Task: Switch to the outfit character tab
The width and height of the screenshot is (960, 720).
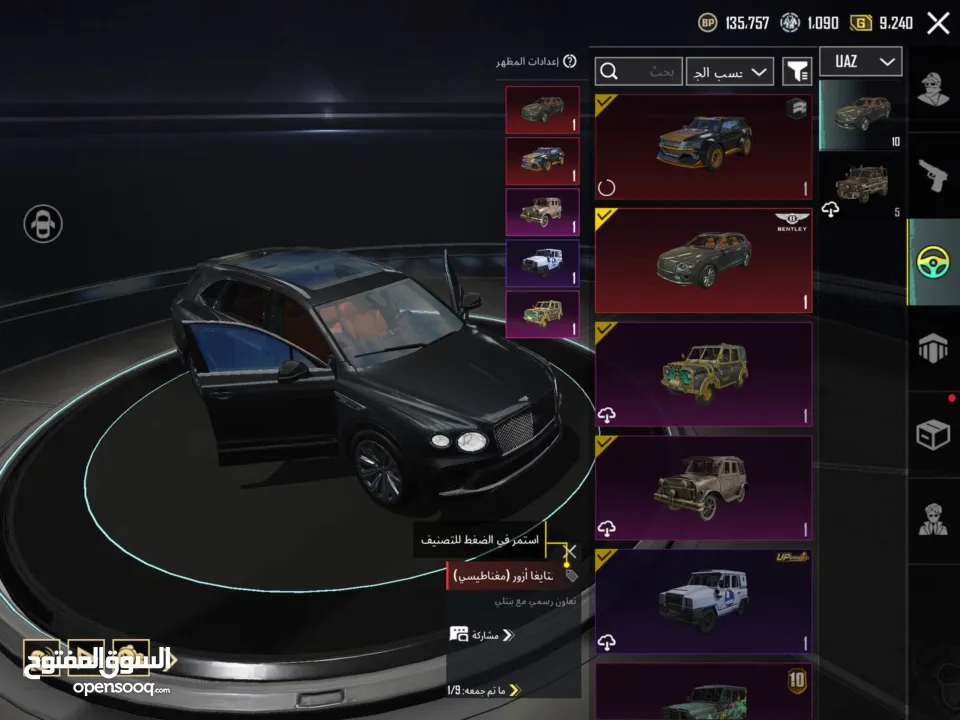Action: click(933, 88)
